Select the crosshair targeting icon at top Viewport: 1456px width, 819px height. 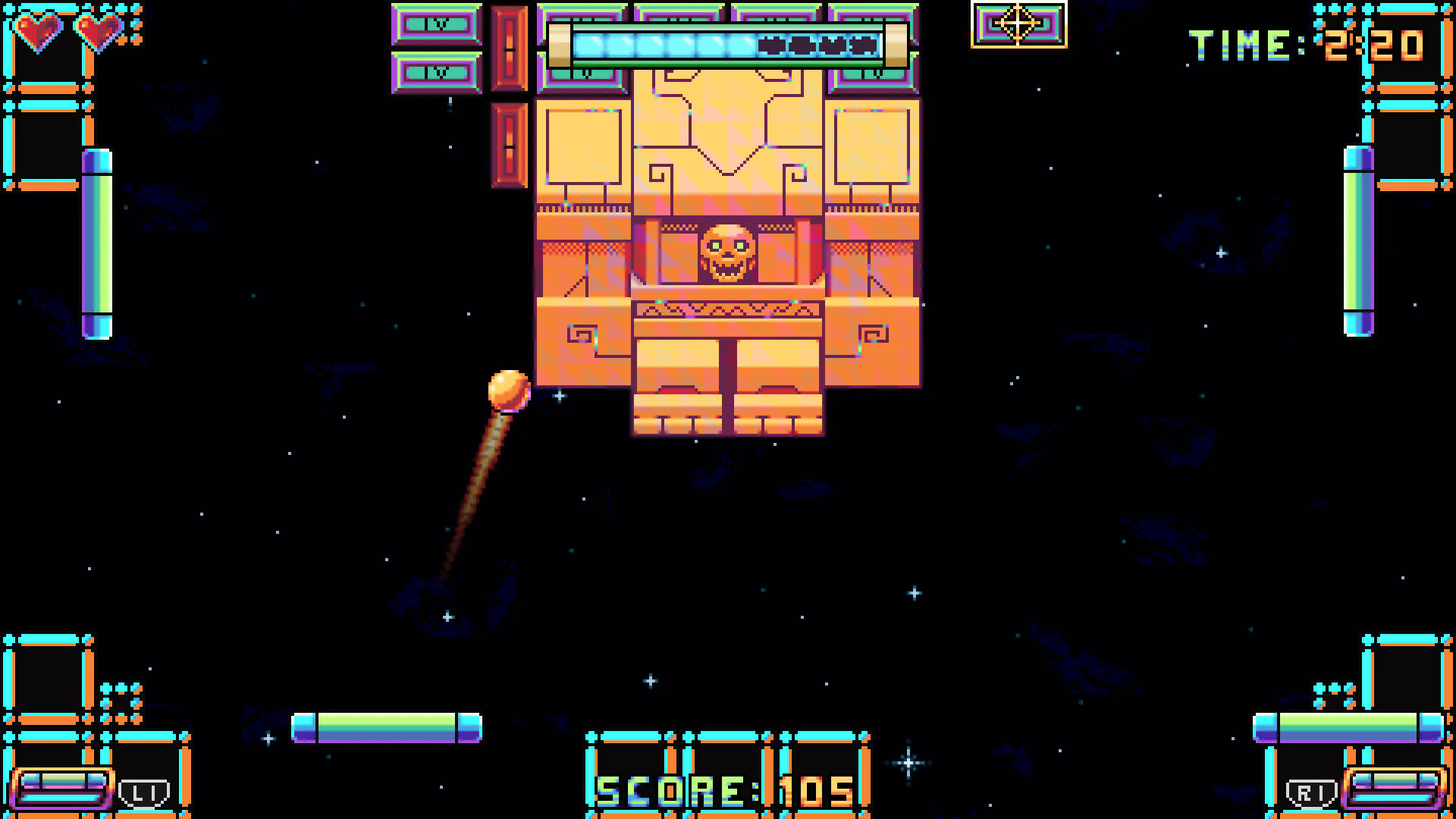pyautogui.click(x=1017, y=24)
